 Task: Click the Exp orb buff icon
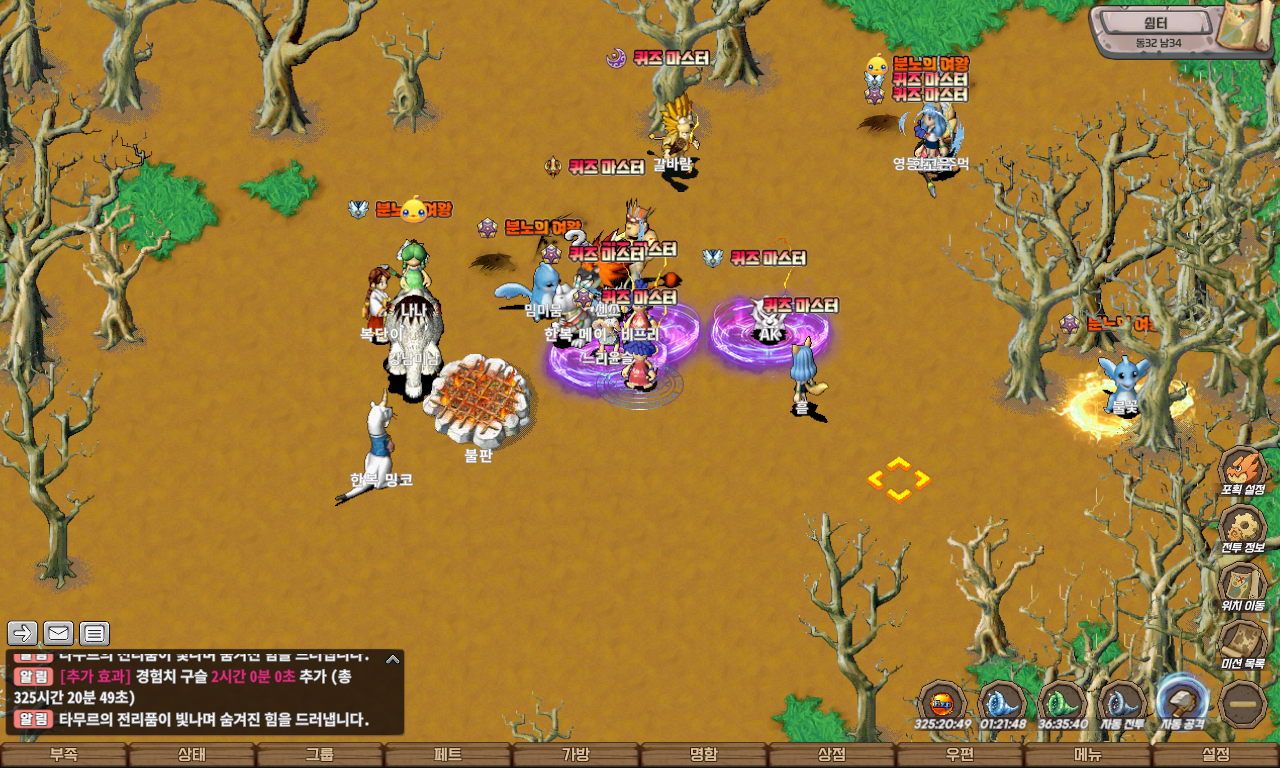[x=941, y=703]
